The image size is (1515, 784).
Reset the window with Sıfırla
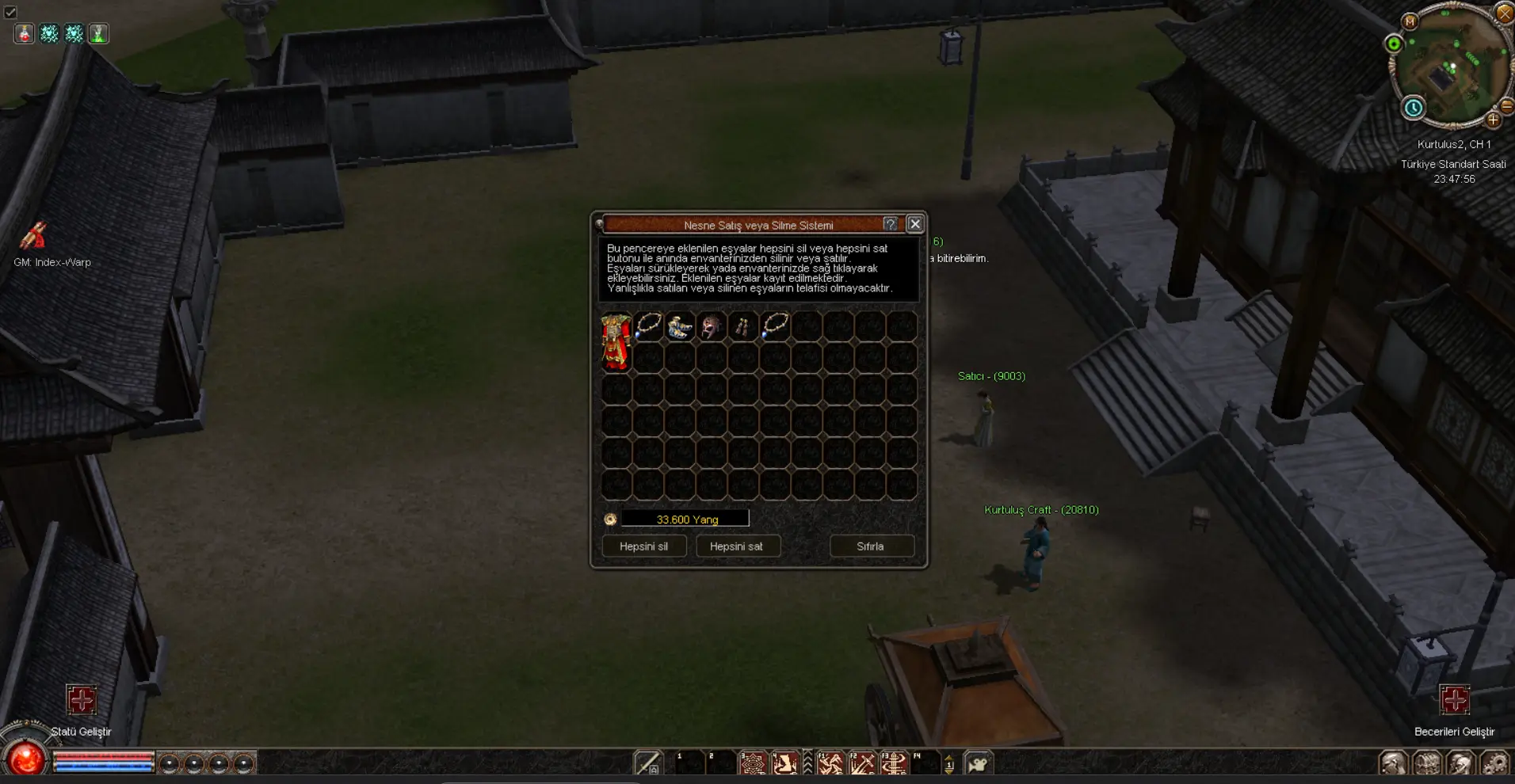[x=870, y=546]
